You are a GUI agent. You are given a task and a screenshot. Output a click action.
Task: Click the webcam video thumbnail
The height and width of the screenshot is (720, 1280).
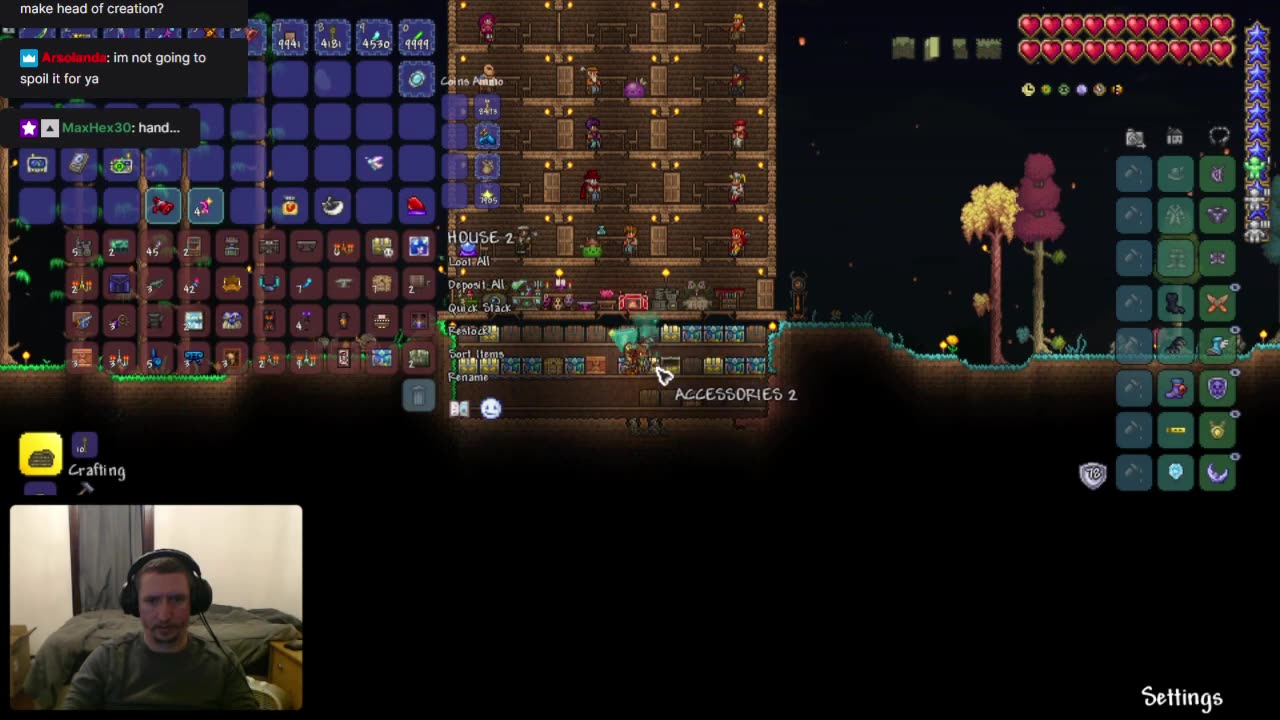(x=155, y=605)
